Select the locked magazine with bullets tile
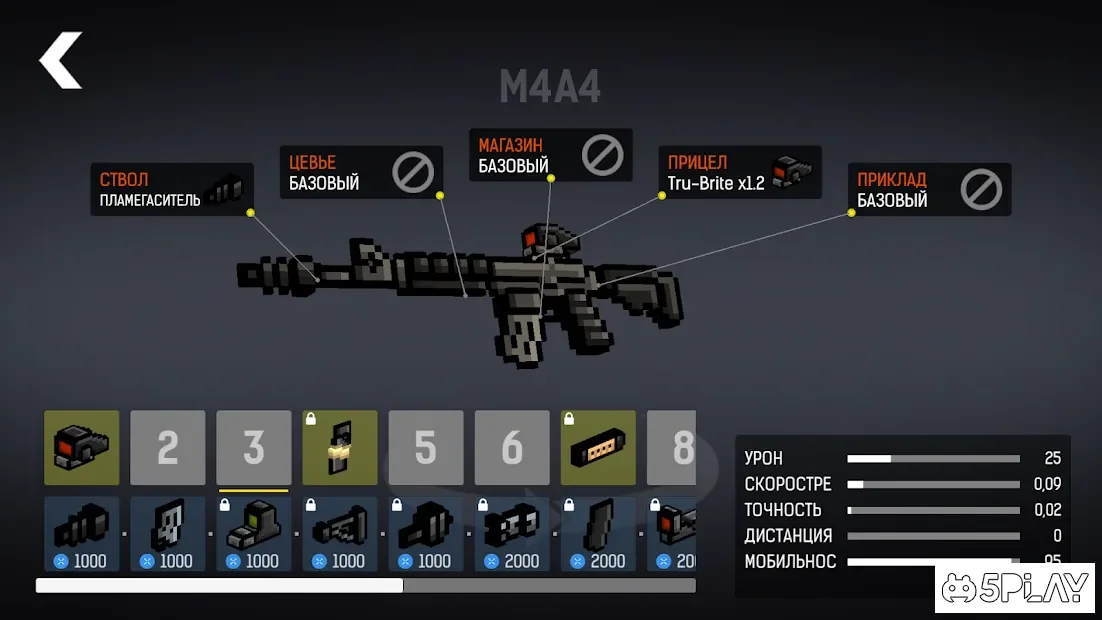1102x620 pixels. (340, 448)
